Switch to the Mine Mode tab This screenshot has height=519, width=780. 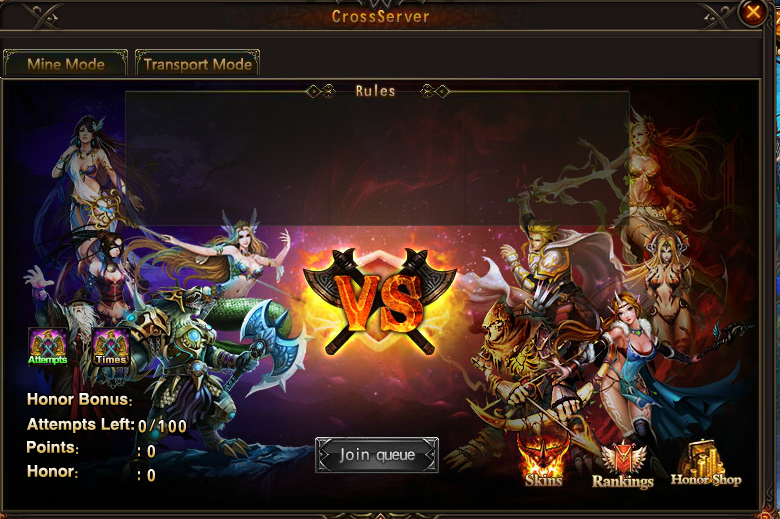coord(66,64)
